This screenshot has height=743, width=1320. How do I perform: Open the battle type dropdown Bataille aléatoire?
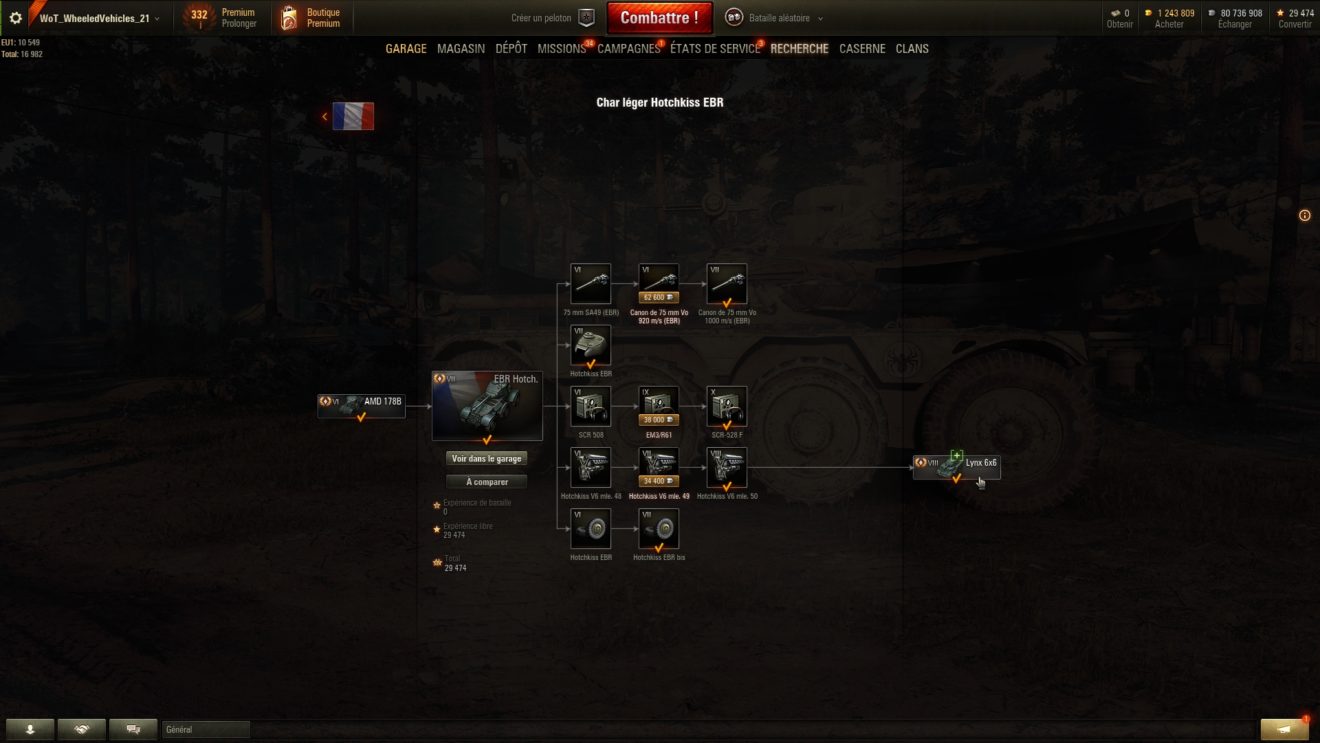click(775, 18)
